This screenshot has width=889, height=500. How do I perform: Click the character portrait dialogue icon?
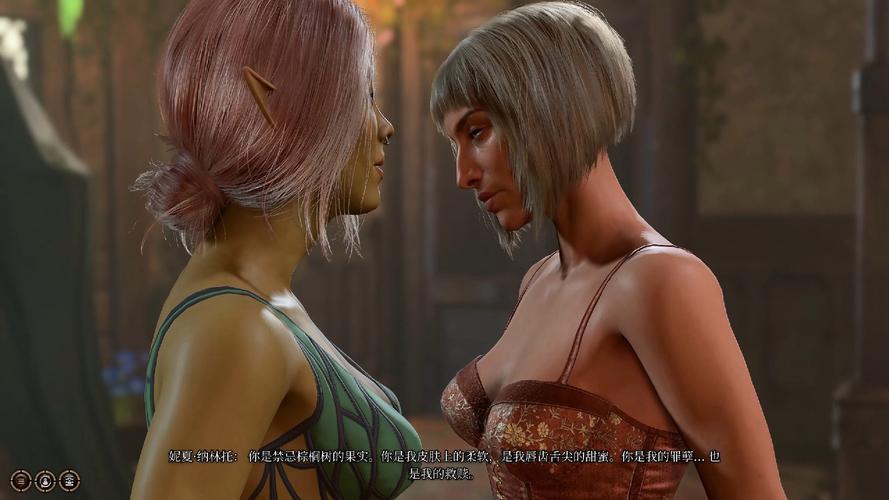(x=45, y=481)
